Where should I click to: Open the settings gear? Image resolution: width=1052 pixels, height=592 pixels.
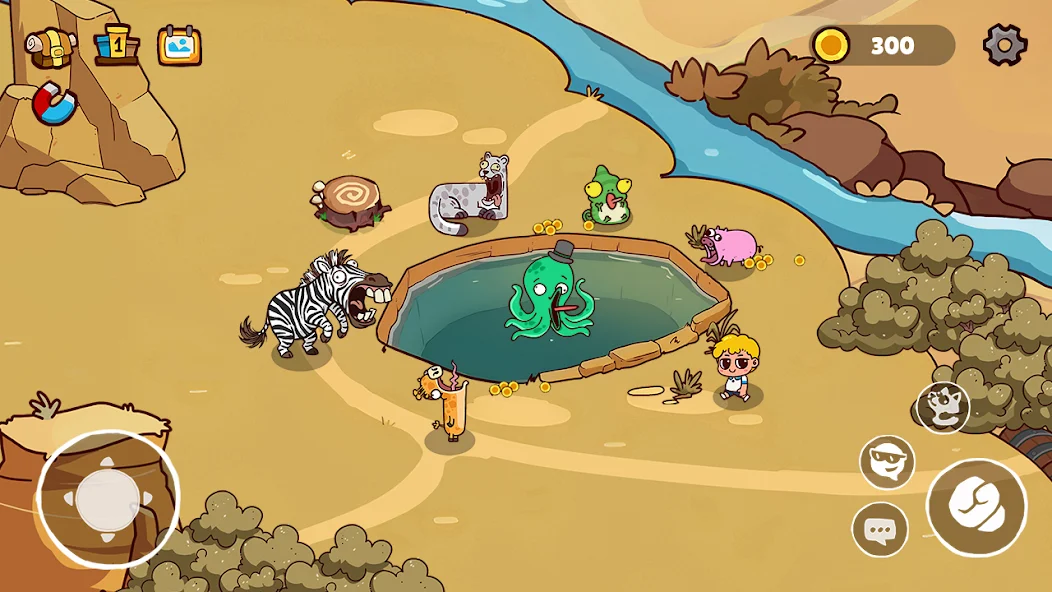click(1005, 45)
